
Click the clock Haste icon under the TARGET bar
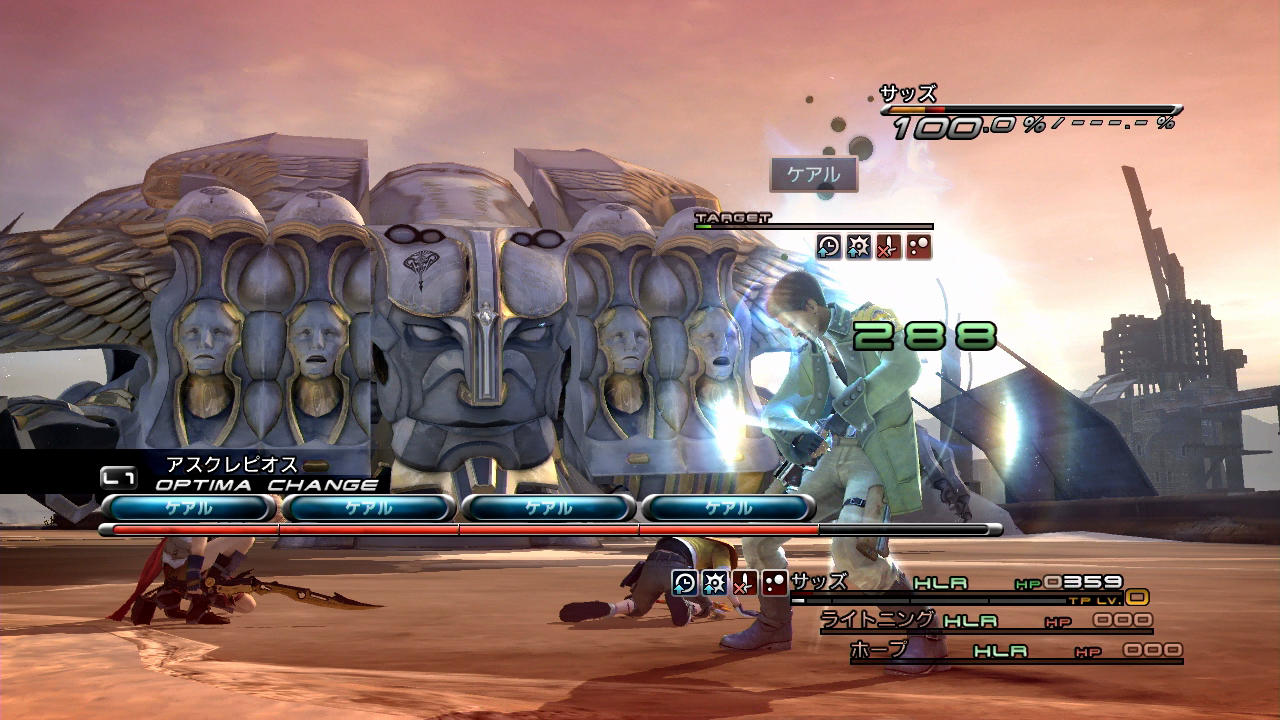pyautogui.click(x=829, y=247)
